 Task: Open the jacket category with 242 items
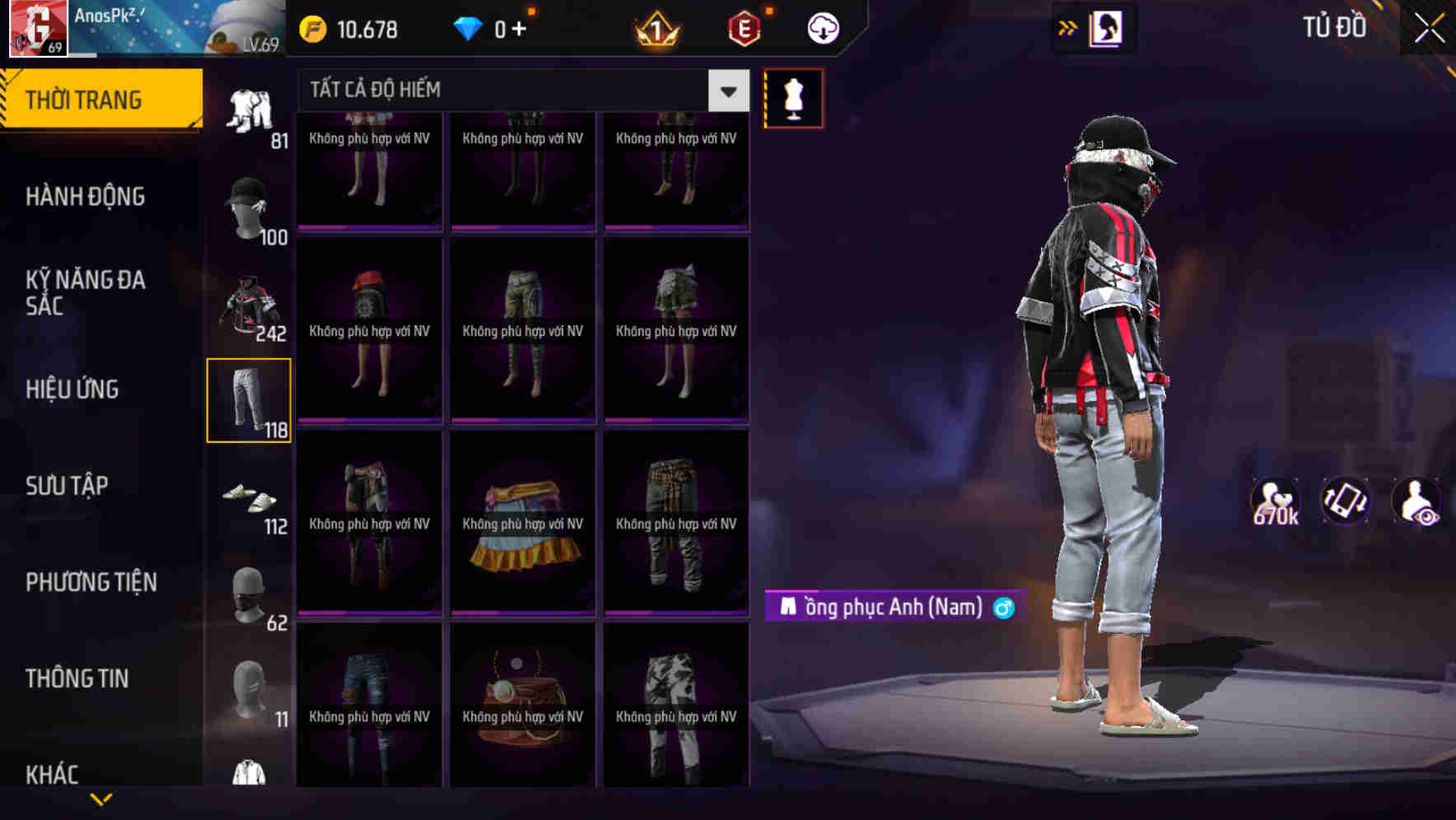pos(247,305)
